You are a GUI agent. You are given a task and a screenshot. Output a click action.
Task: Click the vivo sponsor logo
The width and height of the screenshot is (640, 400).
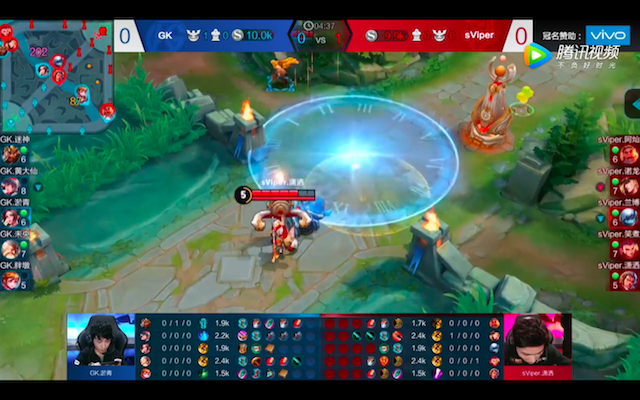(606, 35)
